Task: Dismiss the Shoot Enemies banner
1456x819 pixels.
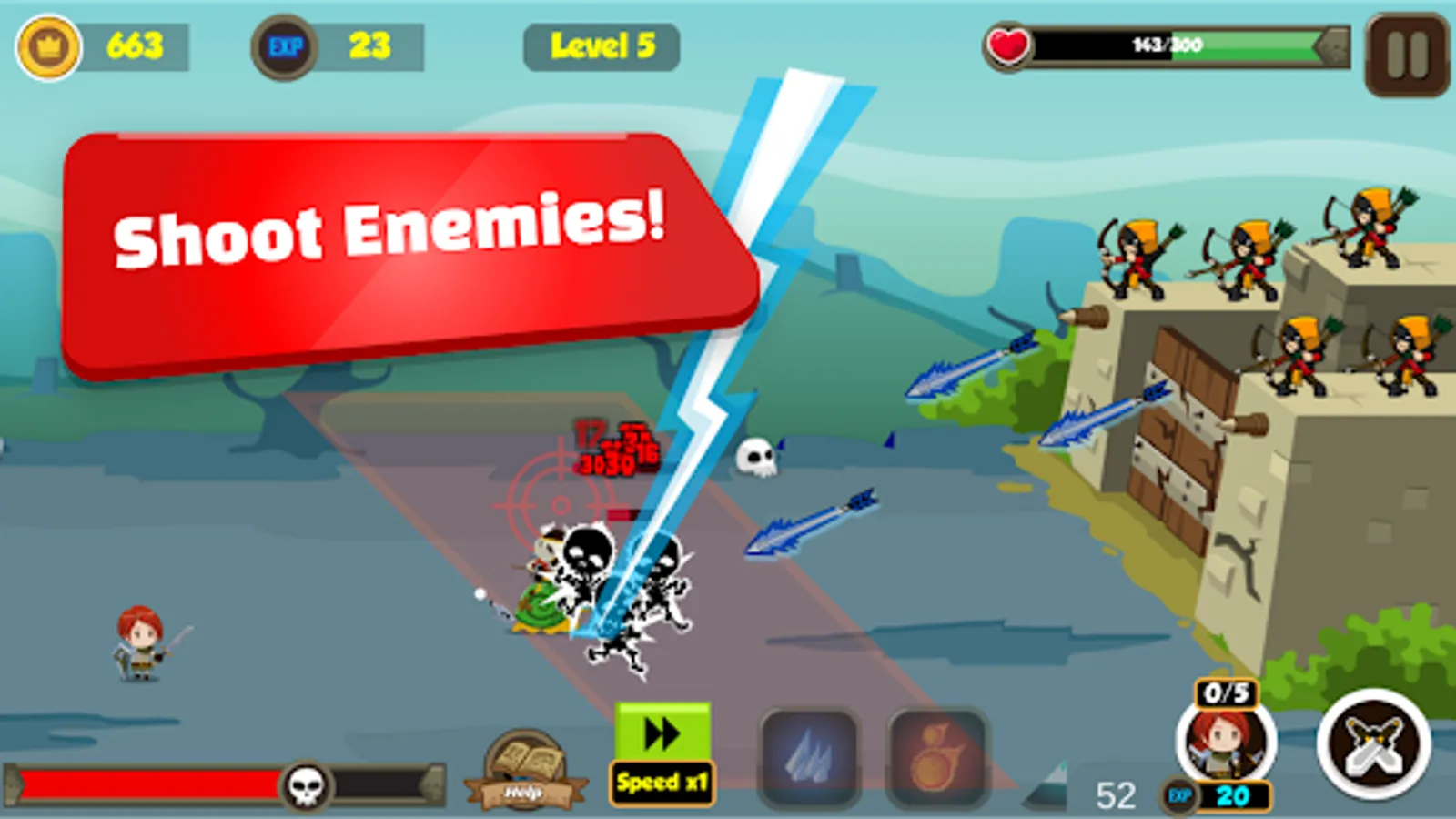Action: pos(400,246)
